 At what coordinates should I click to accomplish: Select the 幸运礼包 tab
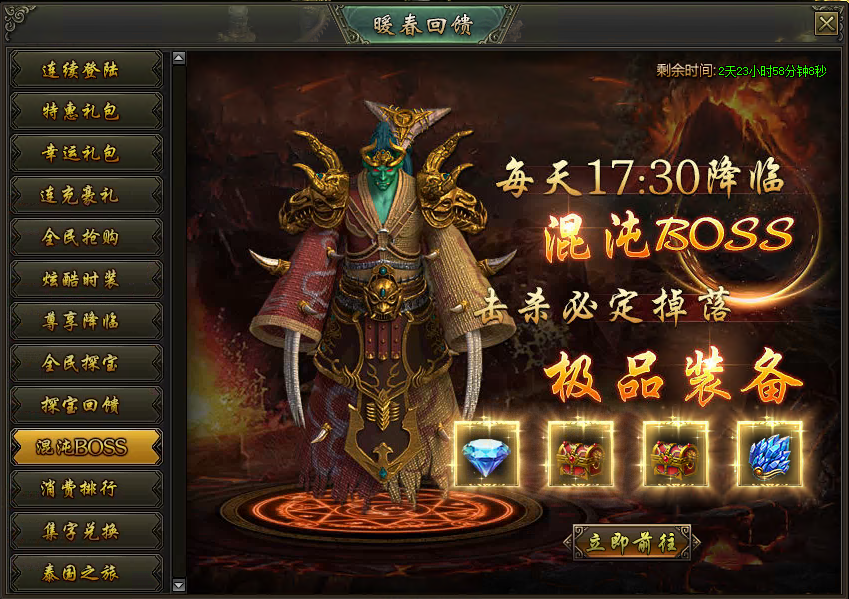click(86, 154)
